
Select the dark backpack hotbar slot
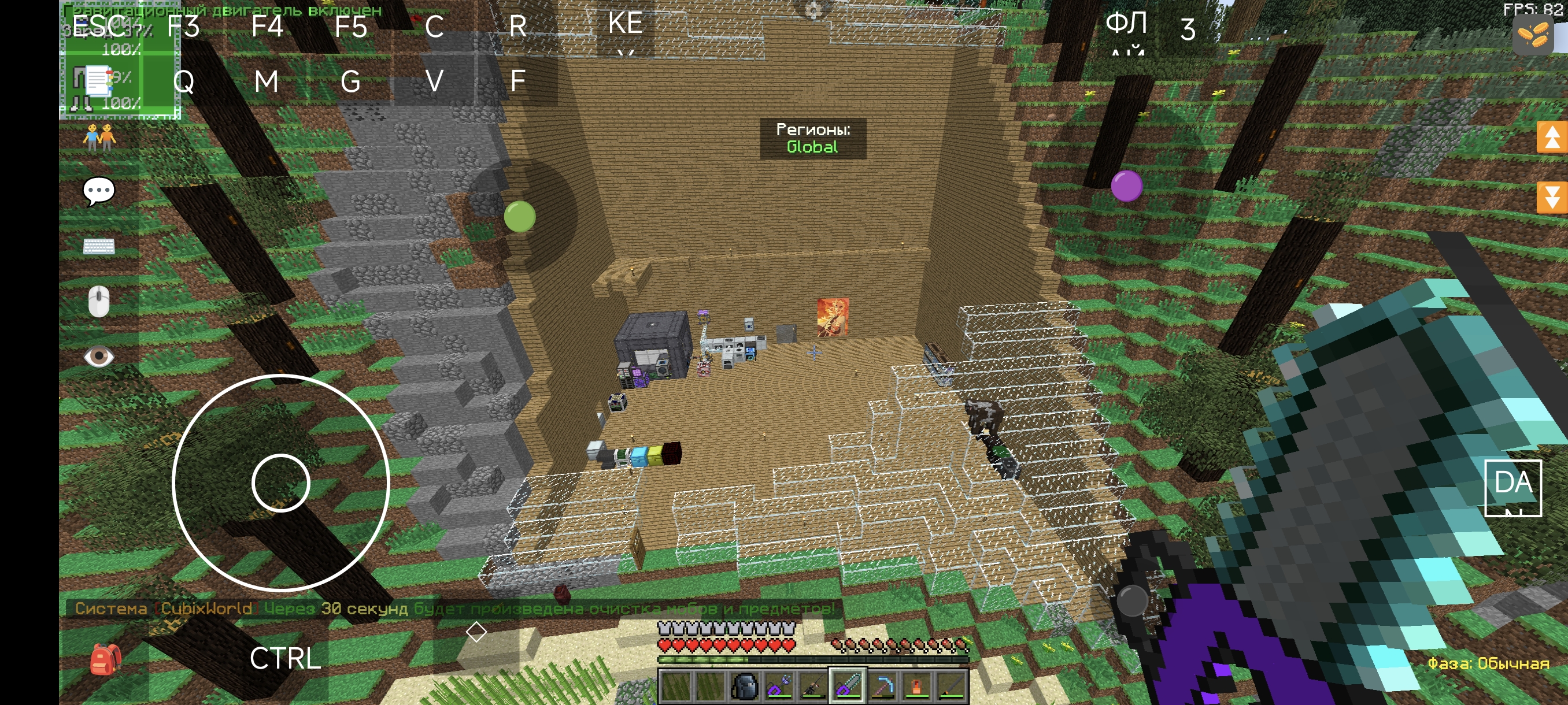click(743, 687)
